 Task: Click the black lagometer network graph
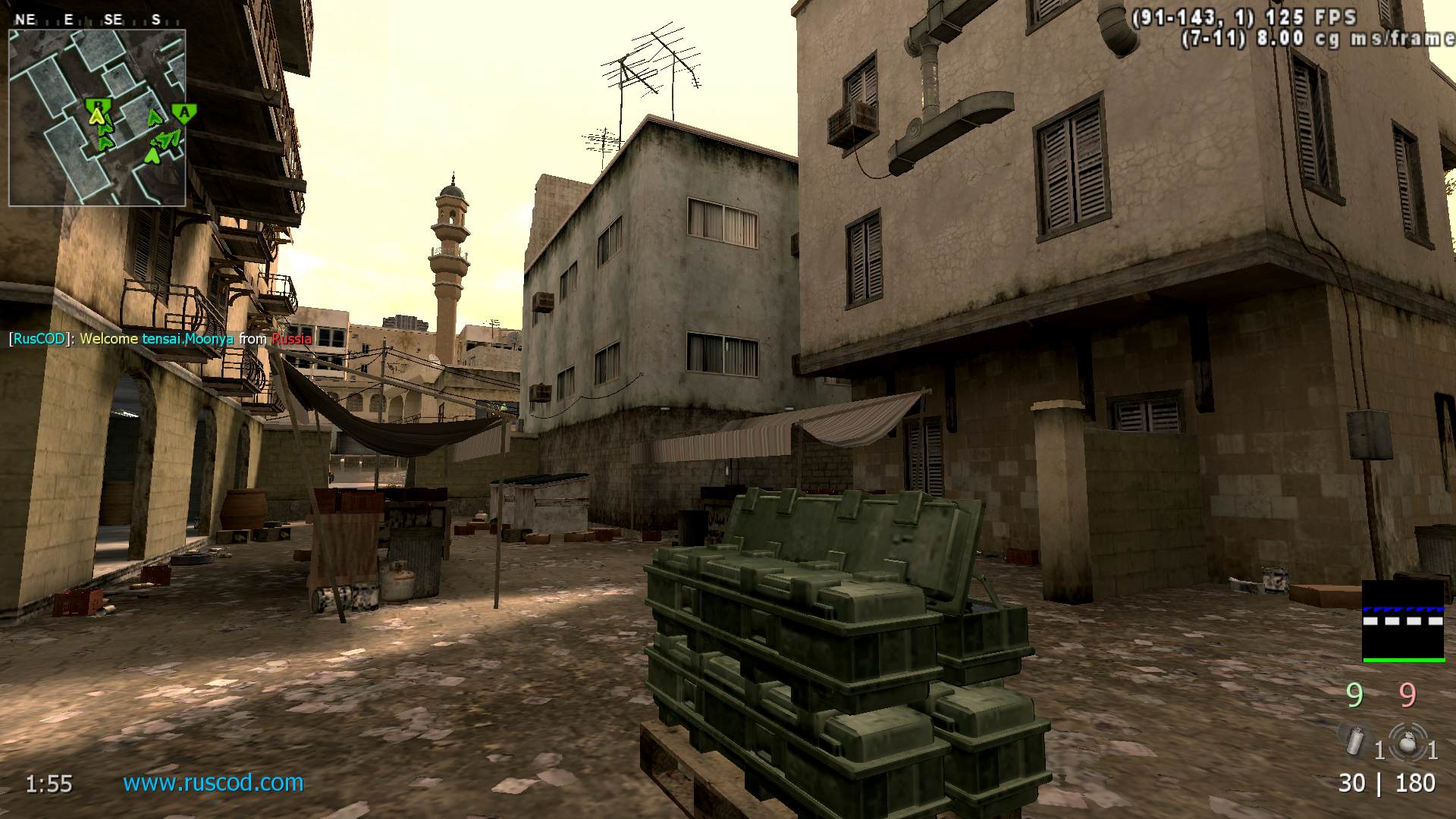pos(1403,621)
